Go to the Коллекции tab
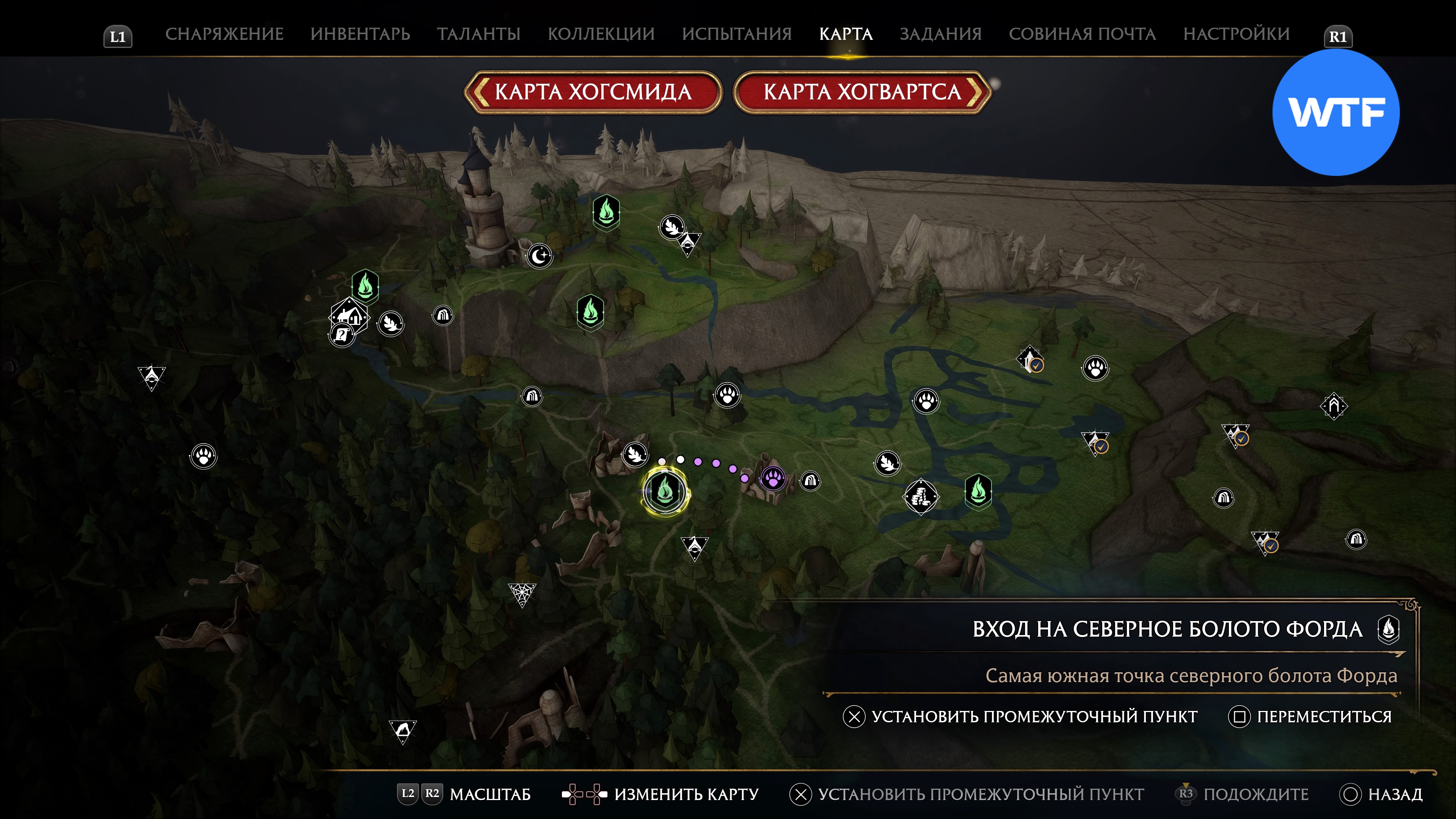 tap(601, 34)
